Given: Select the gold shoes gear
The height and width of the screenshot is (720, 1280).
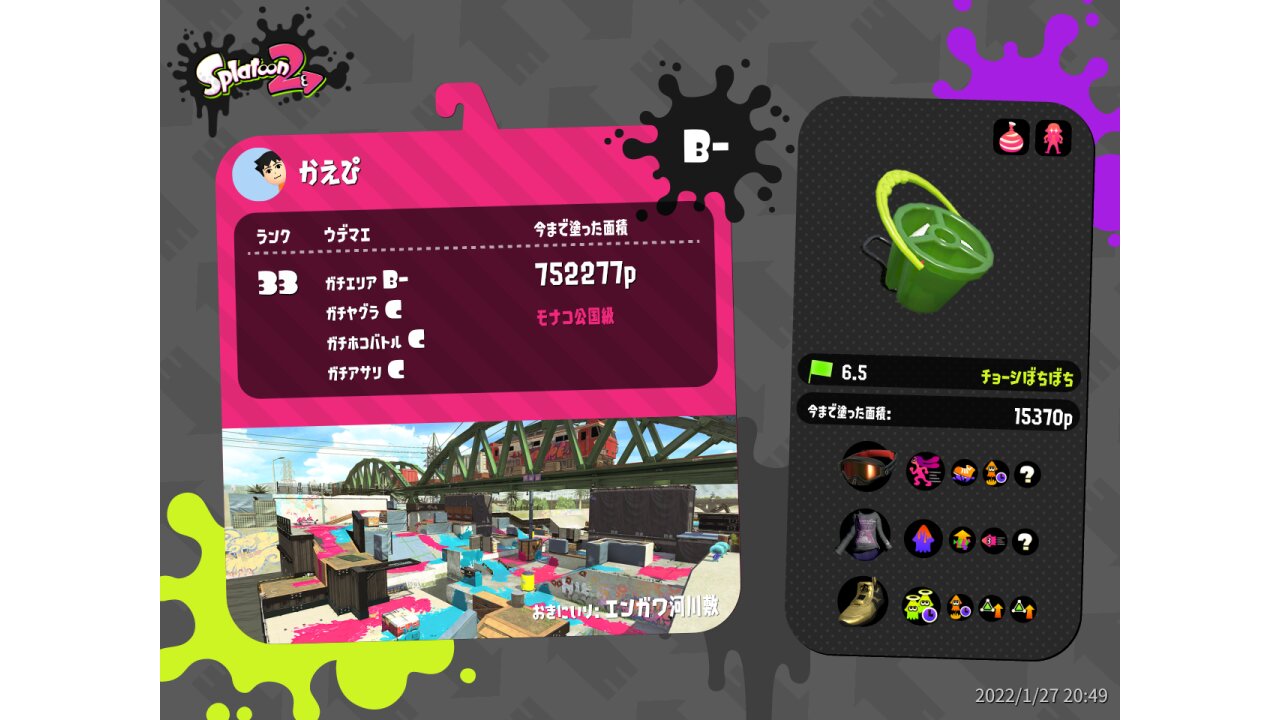Looking at the screenshot, I should click(x=862, y=602).
